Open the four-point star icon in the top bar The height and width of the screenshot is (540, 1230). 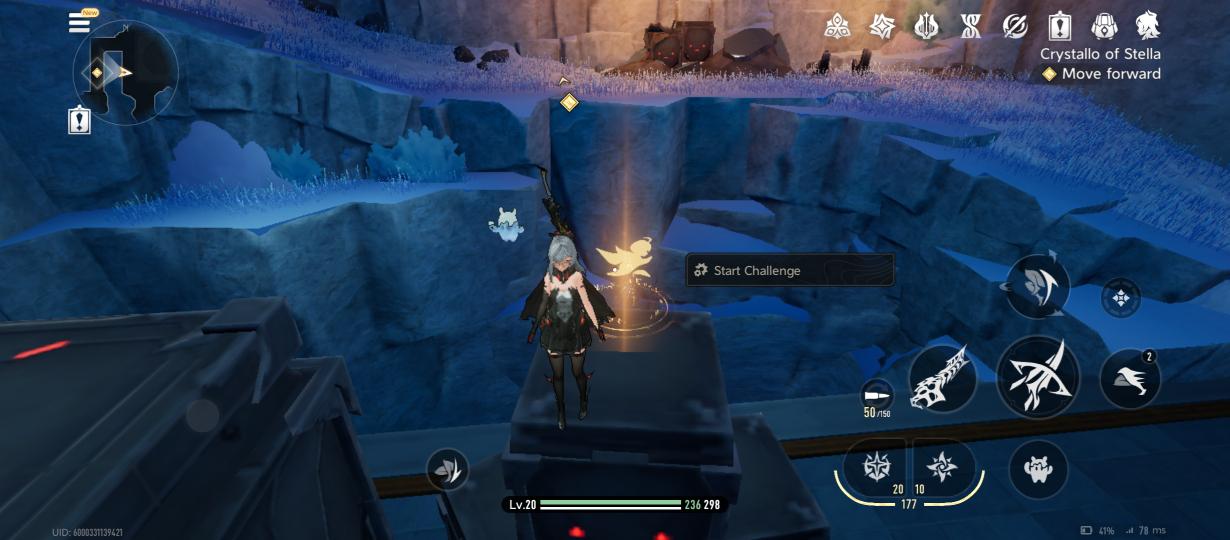(x=881, y=27)
